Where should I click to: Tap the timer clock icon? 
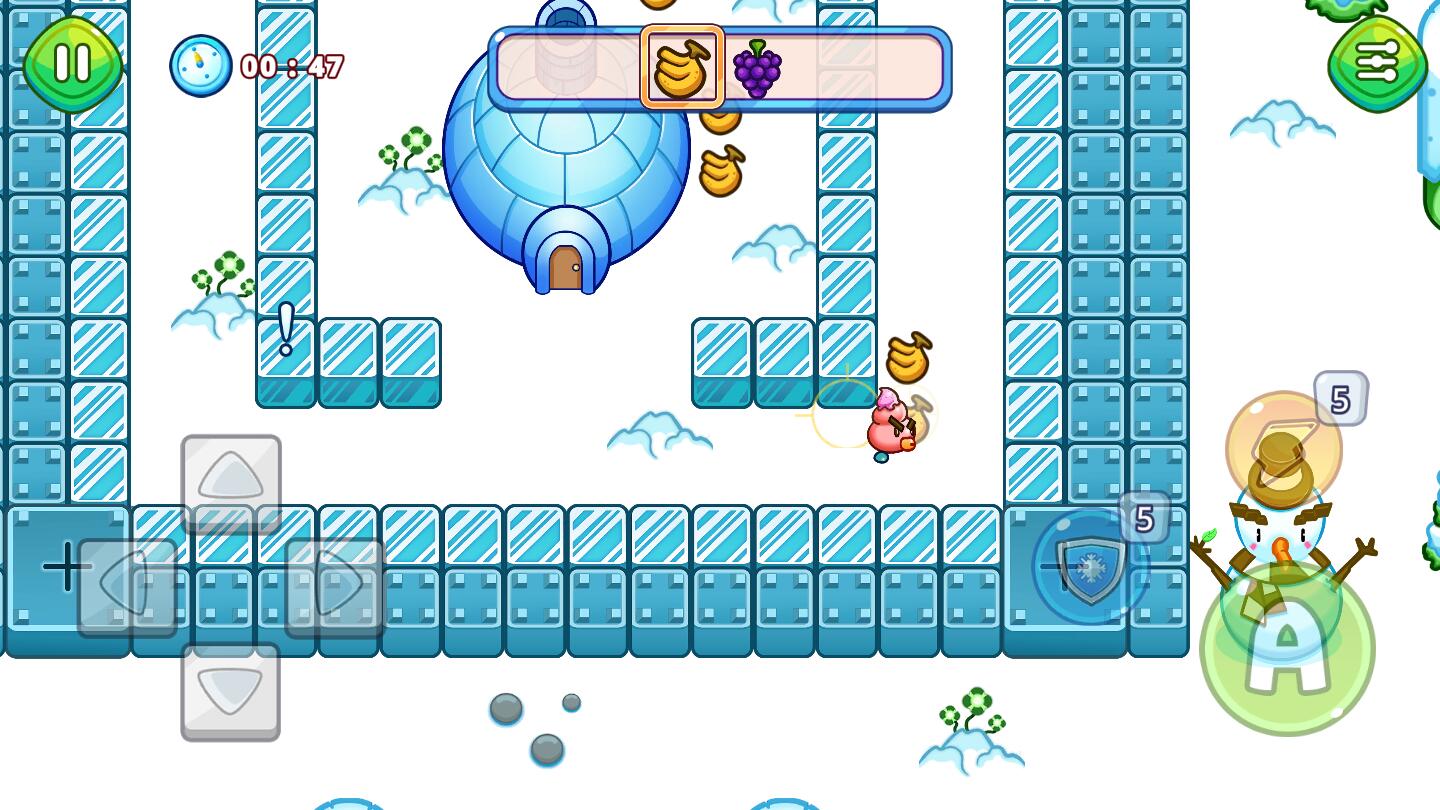(x=199, y=65)
